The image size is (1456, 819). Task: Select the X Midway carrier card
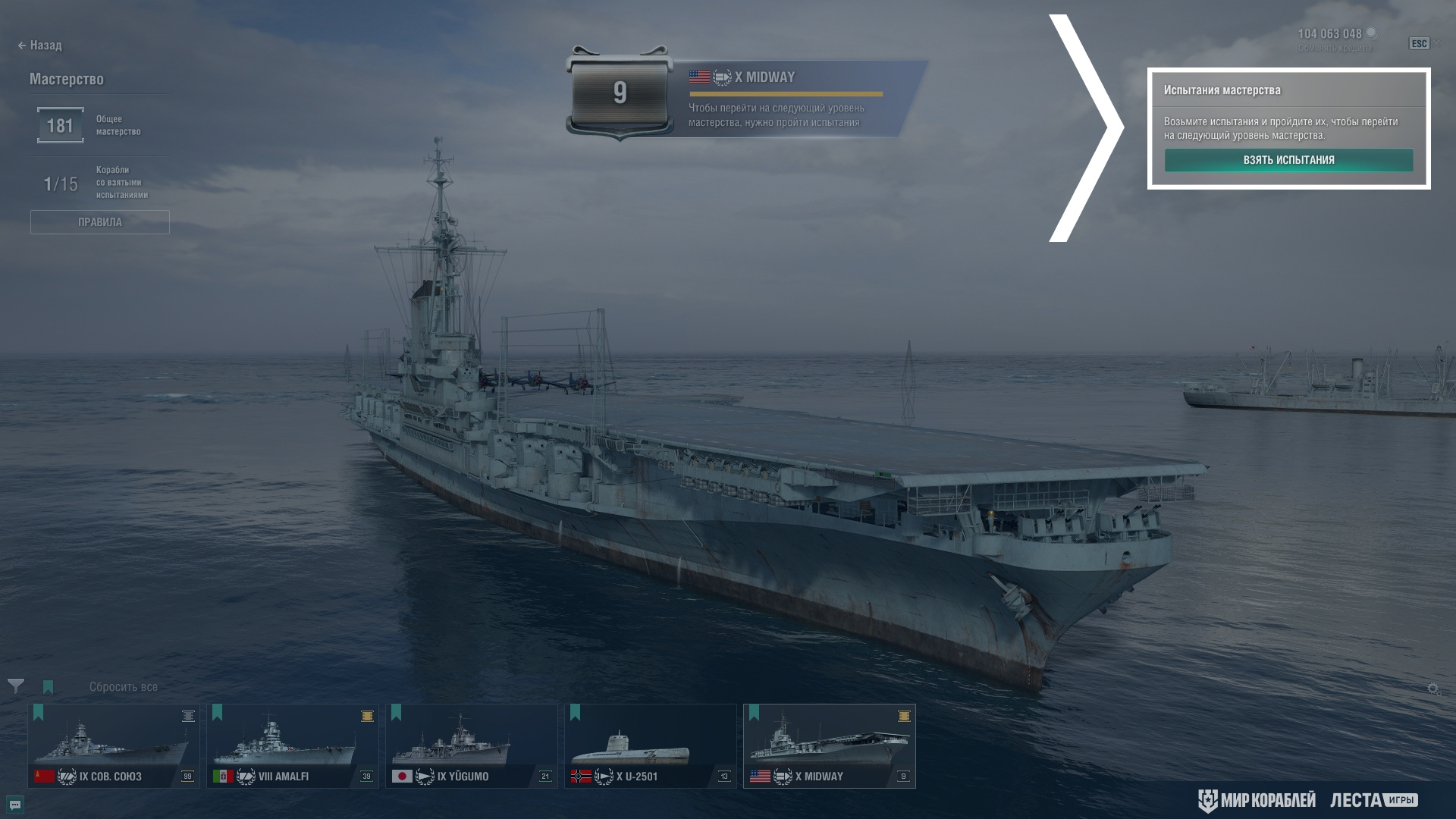(x=830, y=746)
